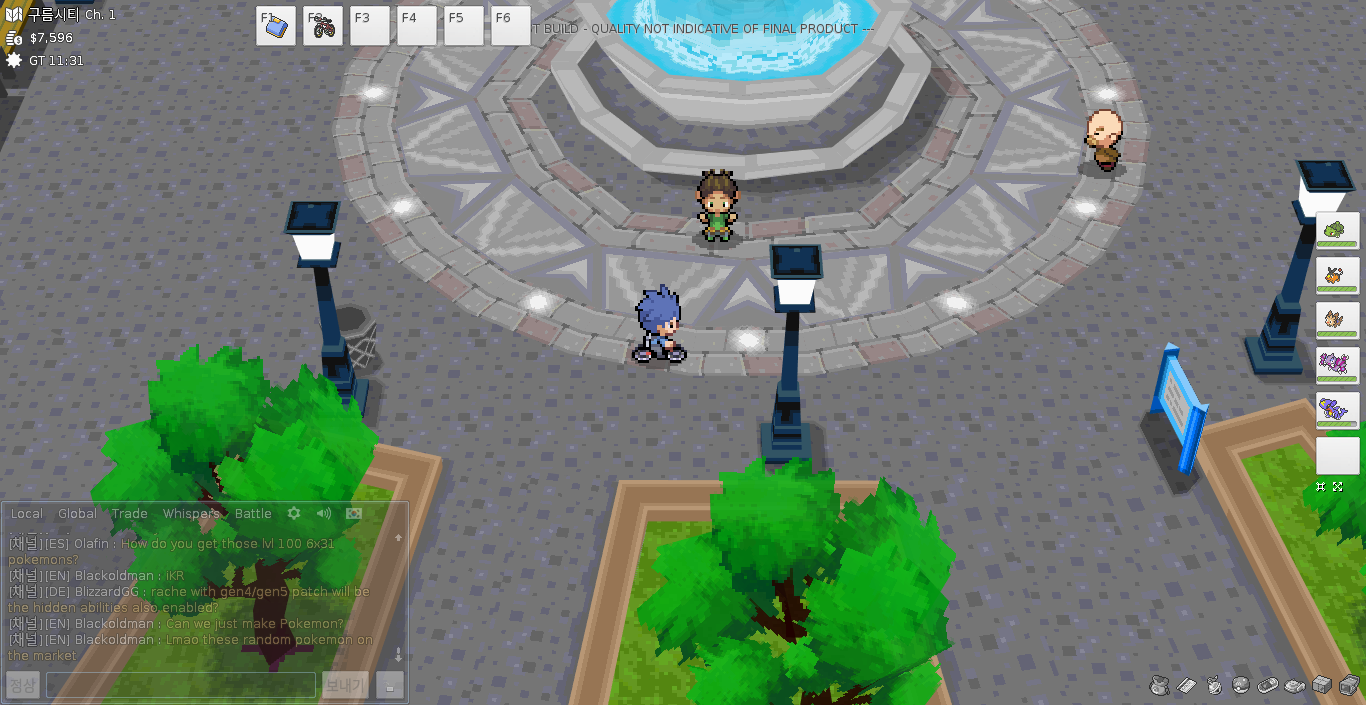Use the bicycle in the F2 slot
Screen dimensions: 1366x705
click(323, 26)
